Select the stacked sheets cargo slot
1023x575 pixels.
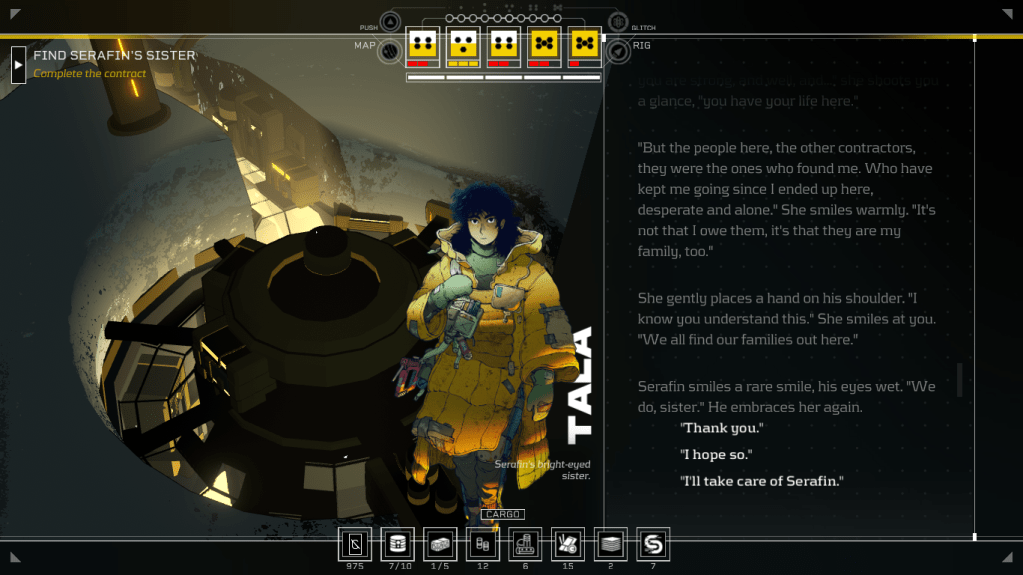pyautogui.click(x=611, y=544)
